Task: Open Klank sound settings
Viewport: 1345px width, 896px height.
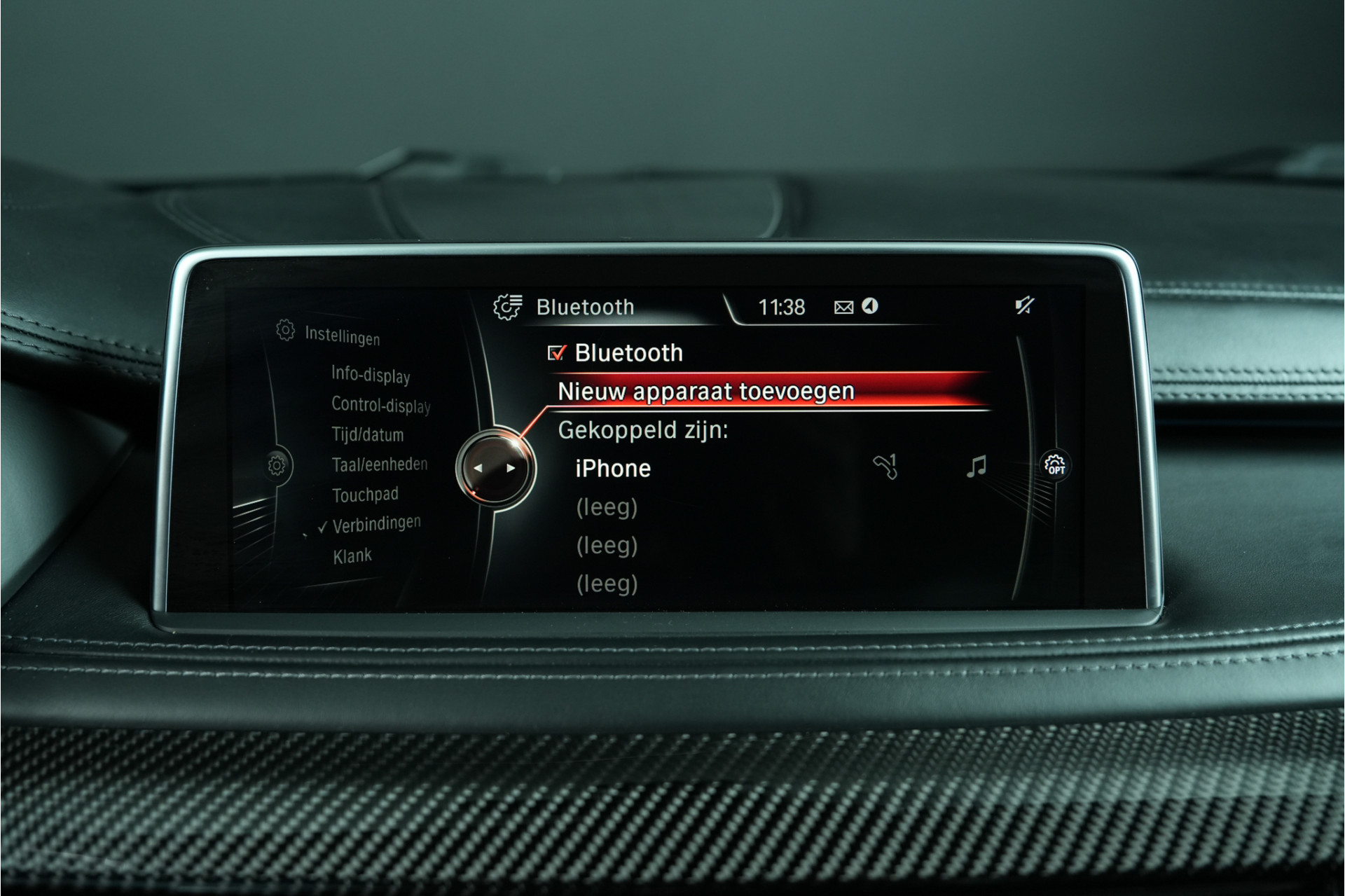Action: [352, 556]
